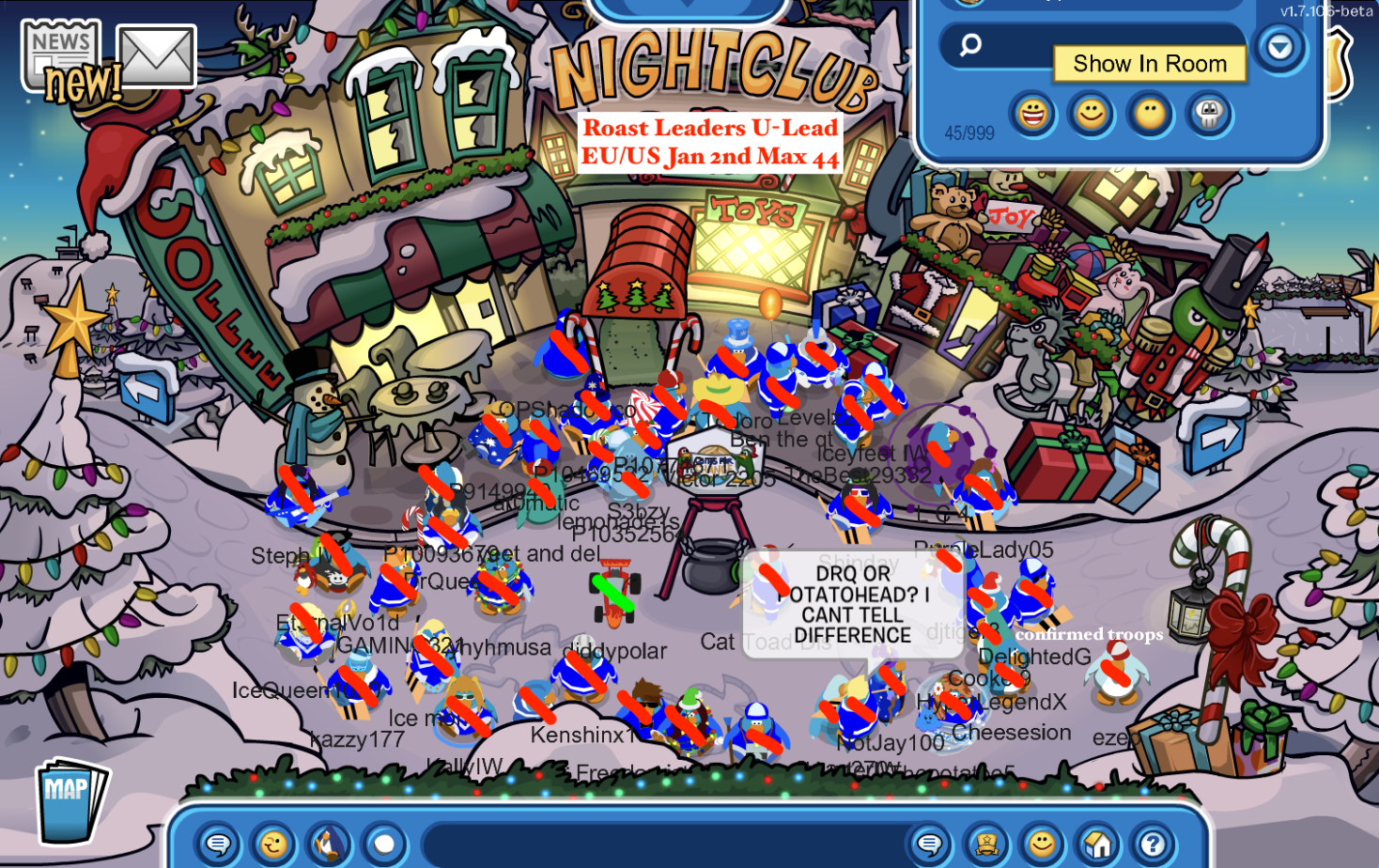
Task: Click the left speech bubble quick-chat button
Action: [217, 845]
